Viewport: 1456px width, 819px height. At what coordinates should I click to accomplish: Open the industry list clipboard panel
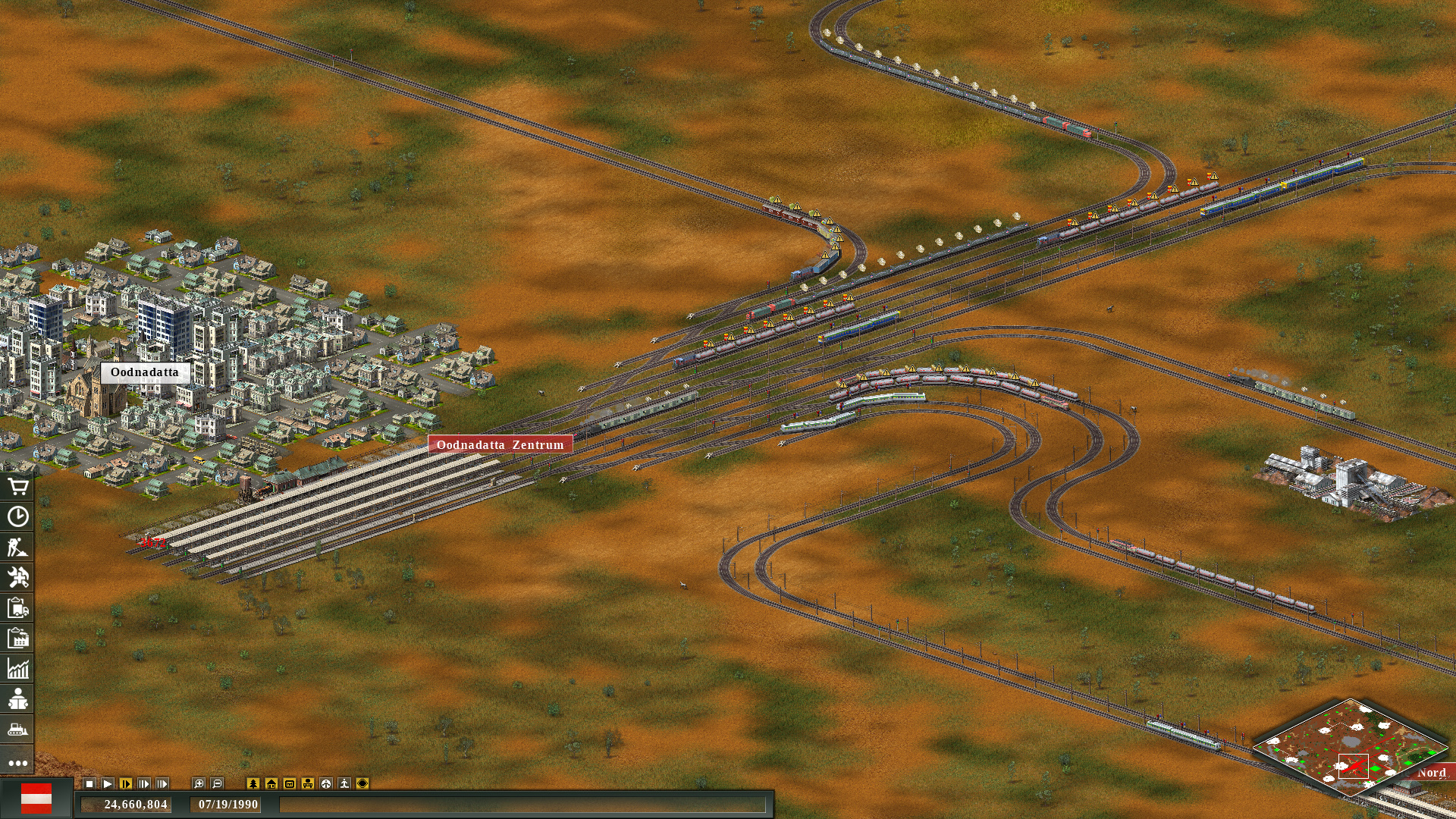coord(19,638)
